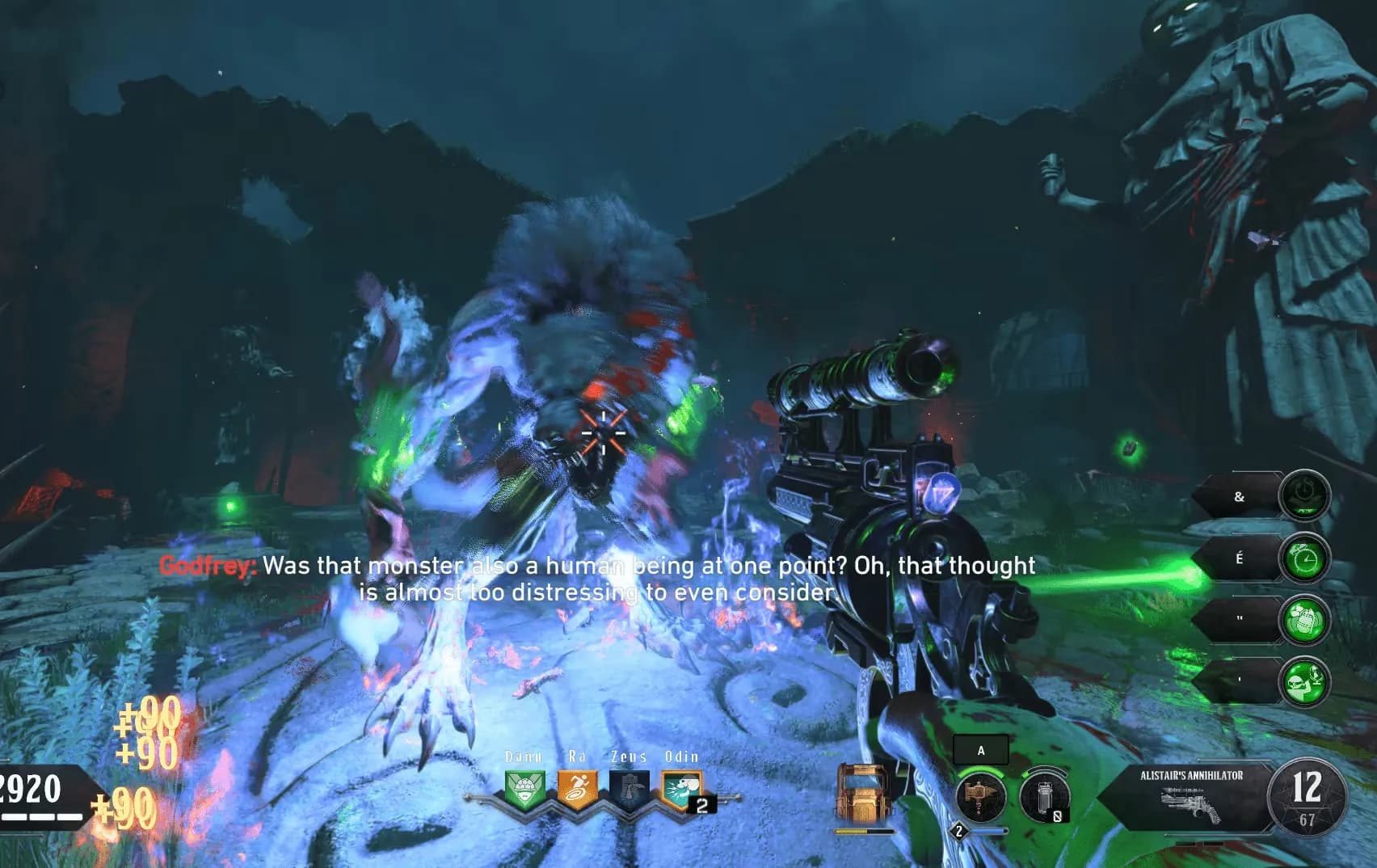Screen dimensions: 1377x868
Task: Activate the skull and globe elixir icon
Action: [1304, 681]
